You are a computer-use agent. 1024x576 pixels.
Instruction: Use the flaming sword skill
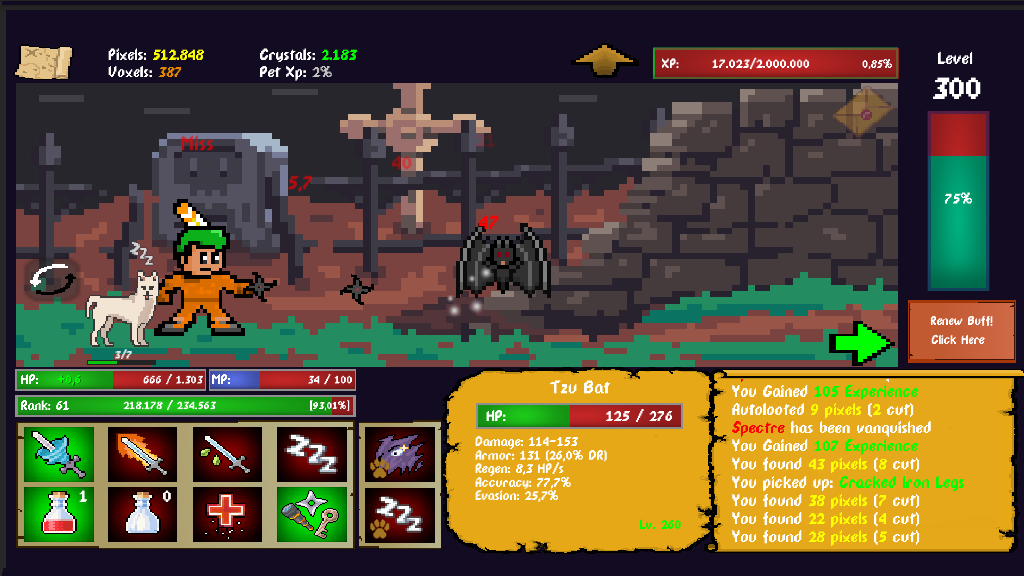tap(142, 455)
